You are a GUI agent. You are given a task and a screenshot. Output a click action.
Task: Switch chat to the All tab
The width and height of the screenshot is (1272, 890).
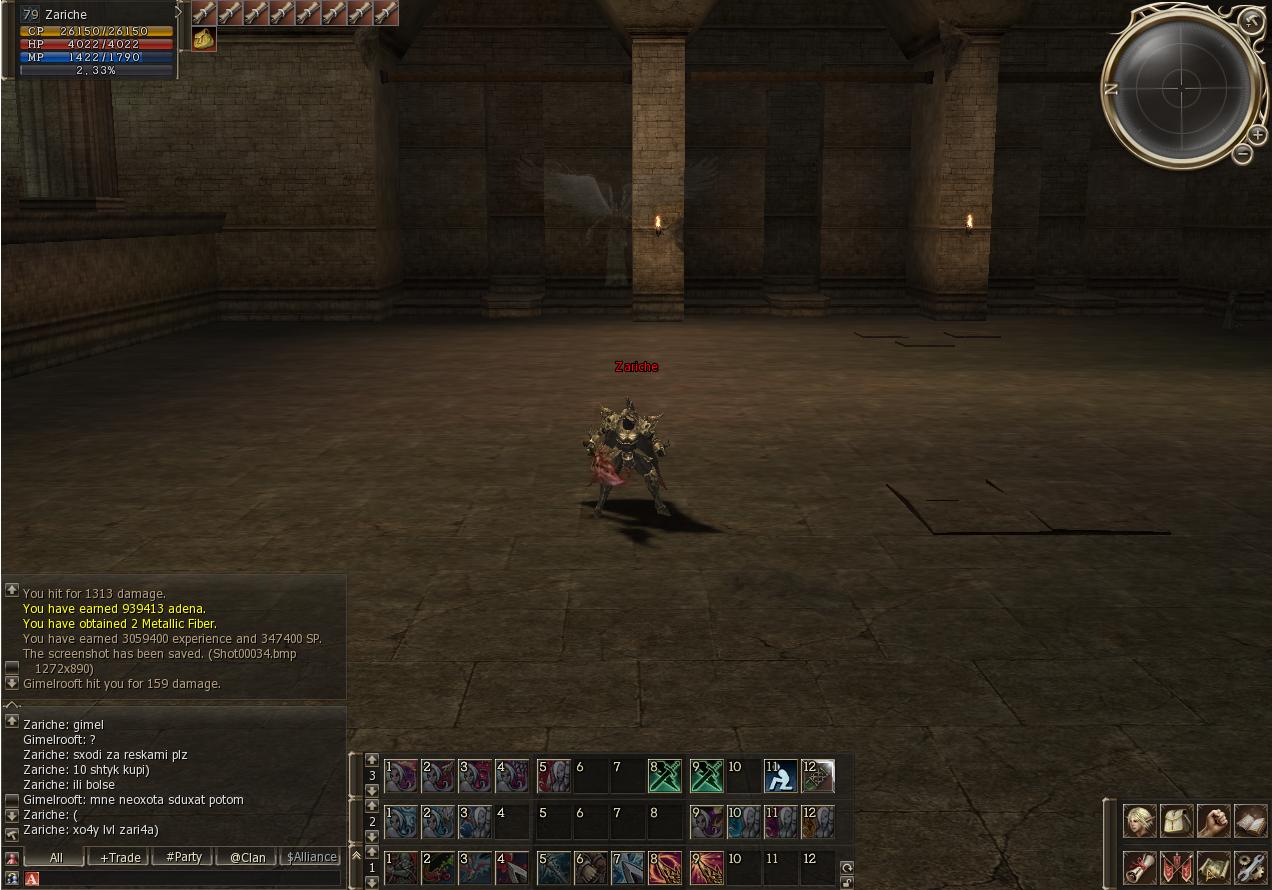click(x=56, y=857)
